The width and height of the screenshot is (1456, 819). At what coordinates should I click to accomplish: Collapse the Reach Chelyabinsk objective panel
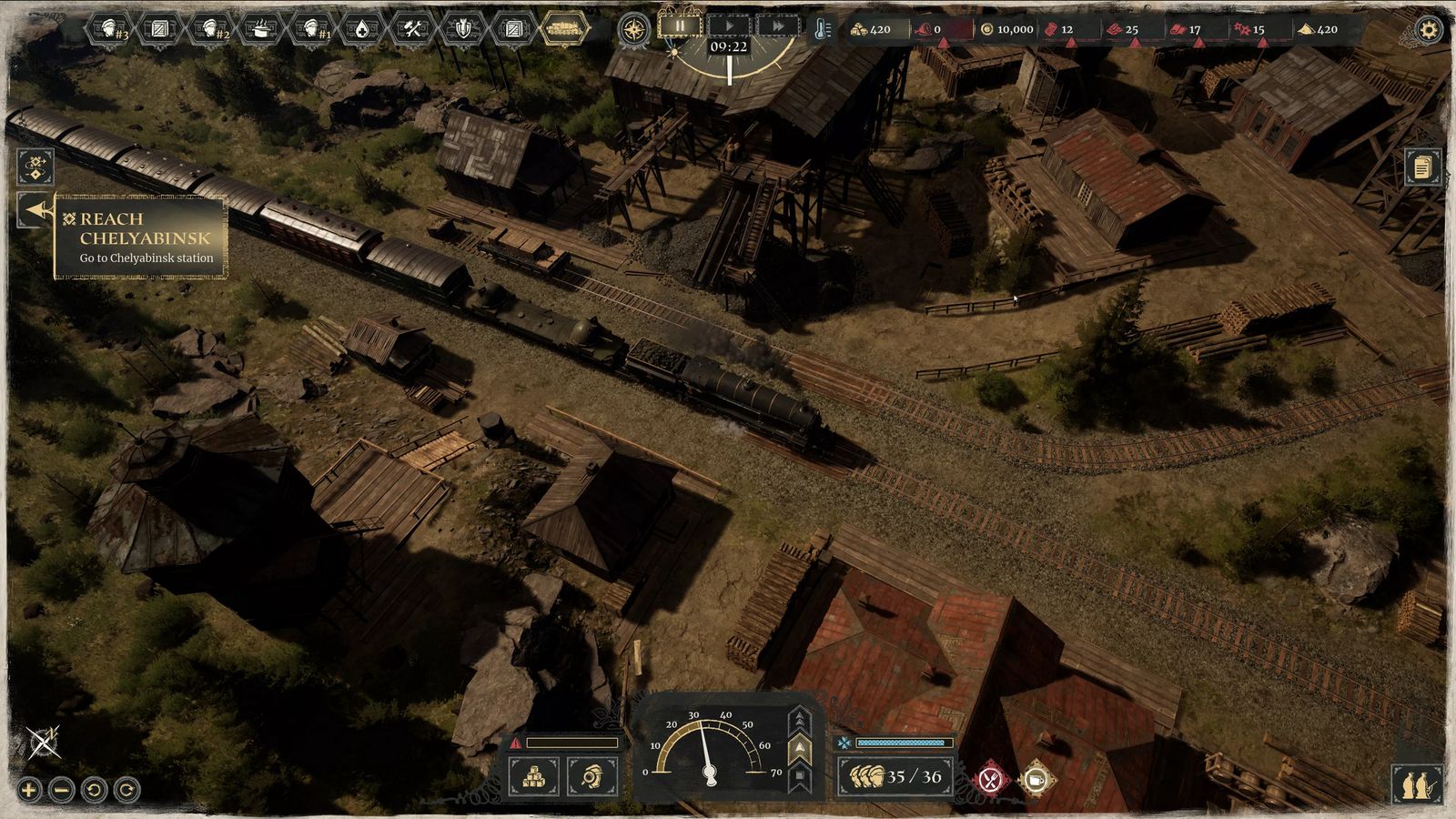(35, 210)
